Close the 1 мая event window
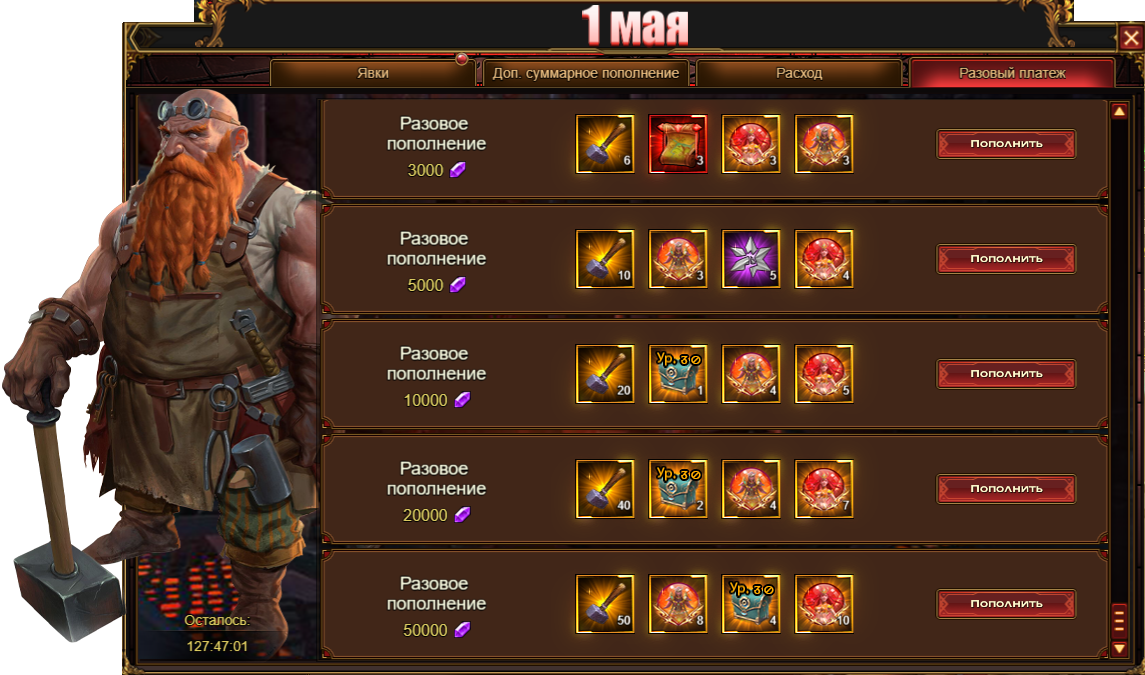The width and height of the screenshot is (1145, 675). click(1131, 40)
